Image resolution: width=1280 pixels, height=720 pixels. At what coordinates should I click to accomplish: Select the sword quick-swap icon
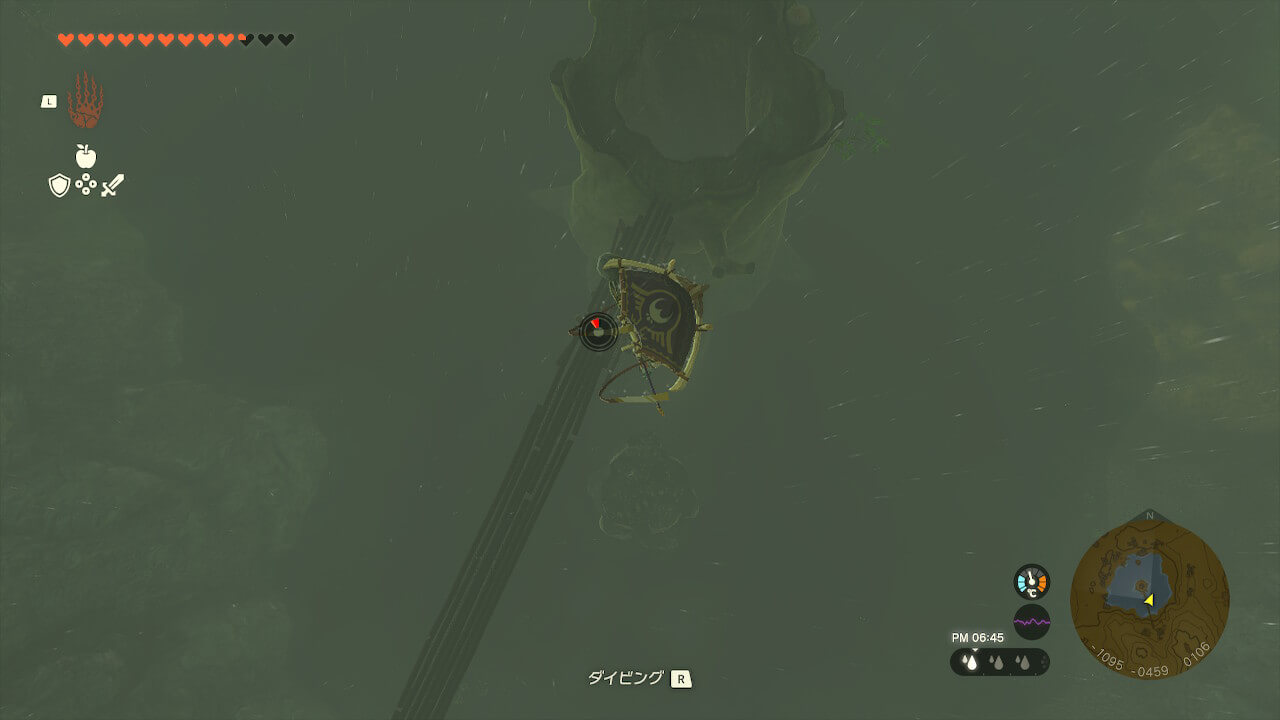pyautogui.click(x=112, y=185)
